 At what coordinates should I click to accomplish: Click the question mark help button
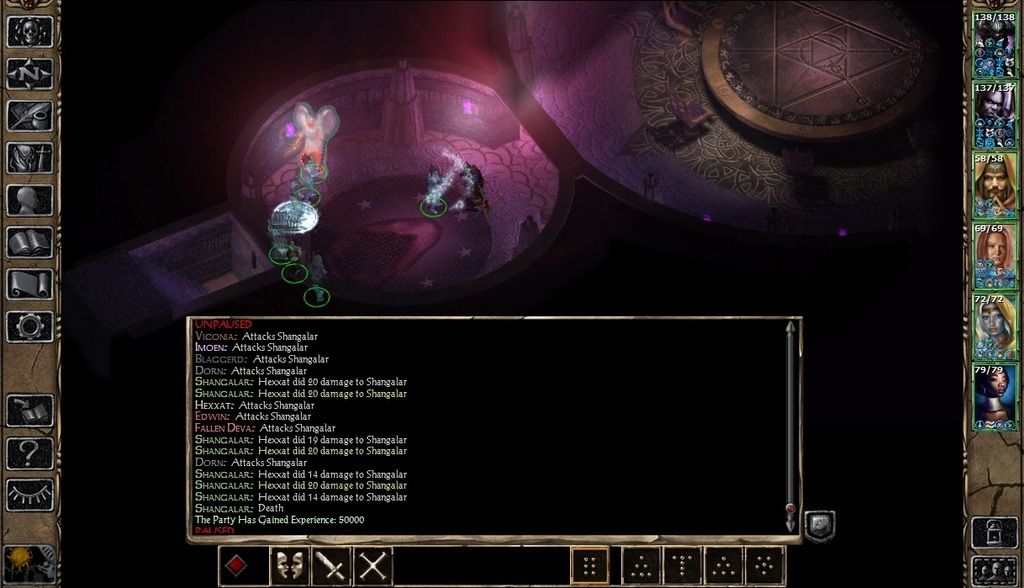29,453
